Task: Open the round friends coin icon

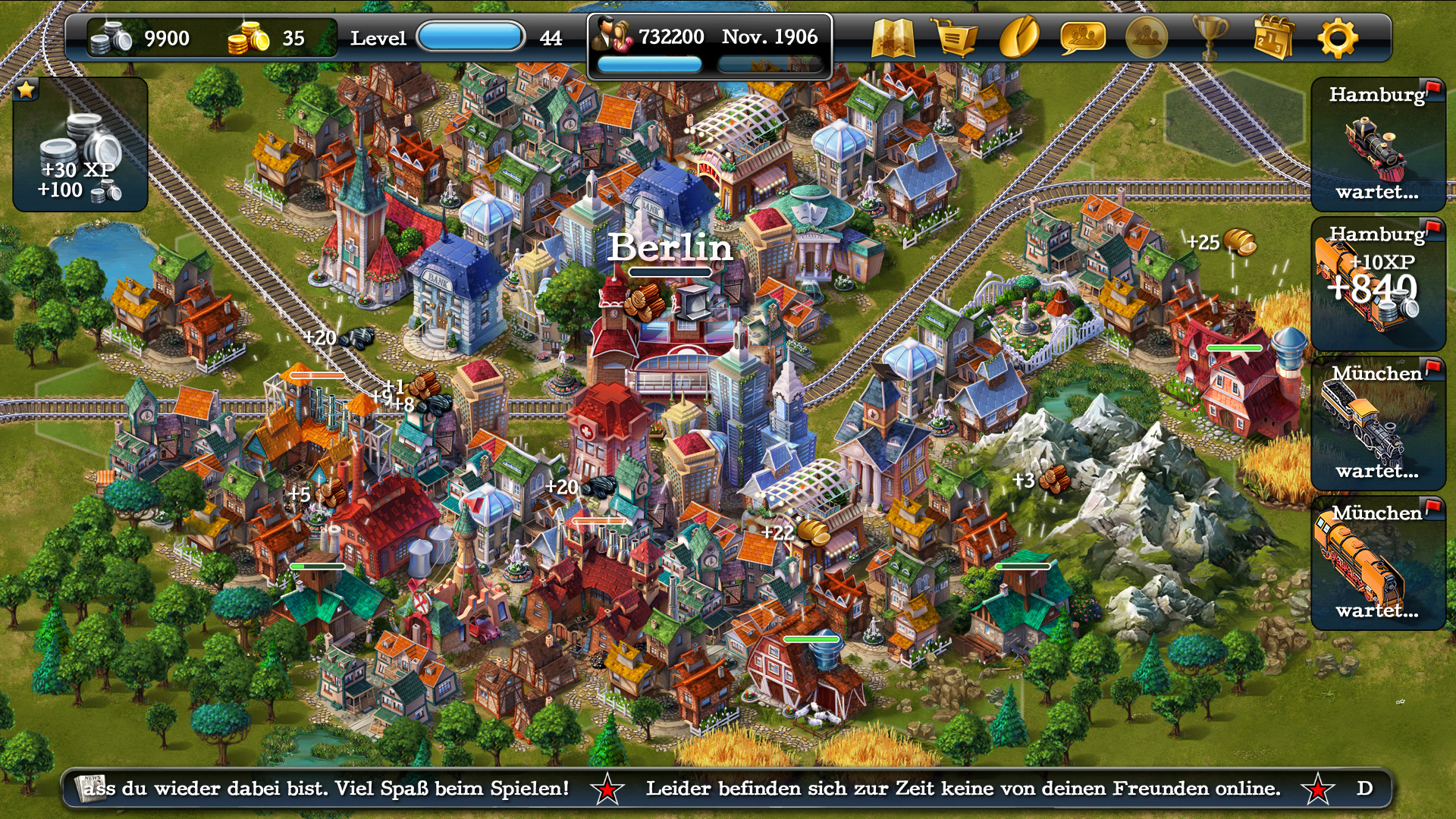Action: tap(1146, 38)
